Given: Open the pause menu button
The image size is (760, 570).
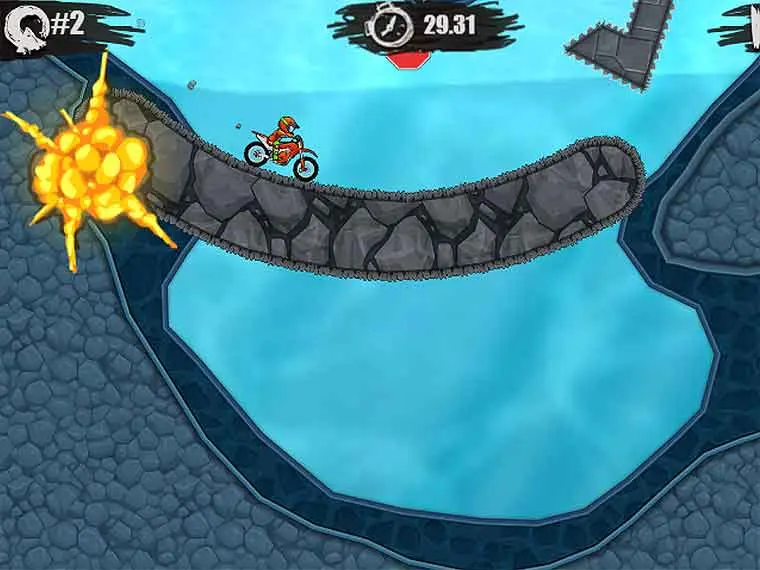Looking at the screenshot, I should click(x=752, y=24).
